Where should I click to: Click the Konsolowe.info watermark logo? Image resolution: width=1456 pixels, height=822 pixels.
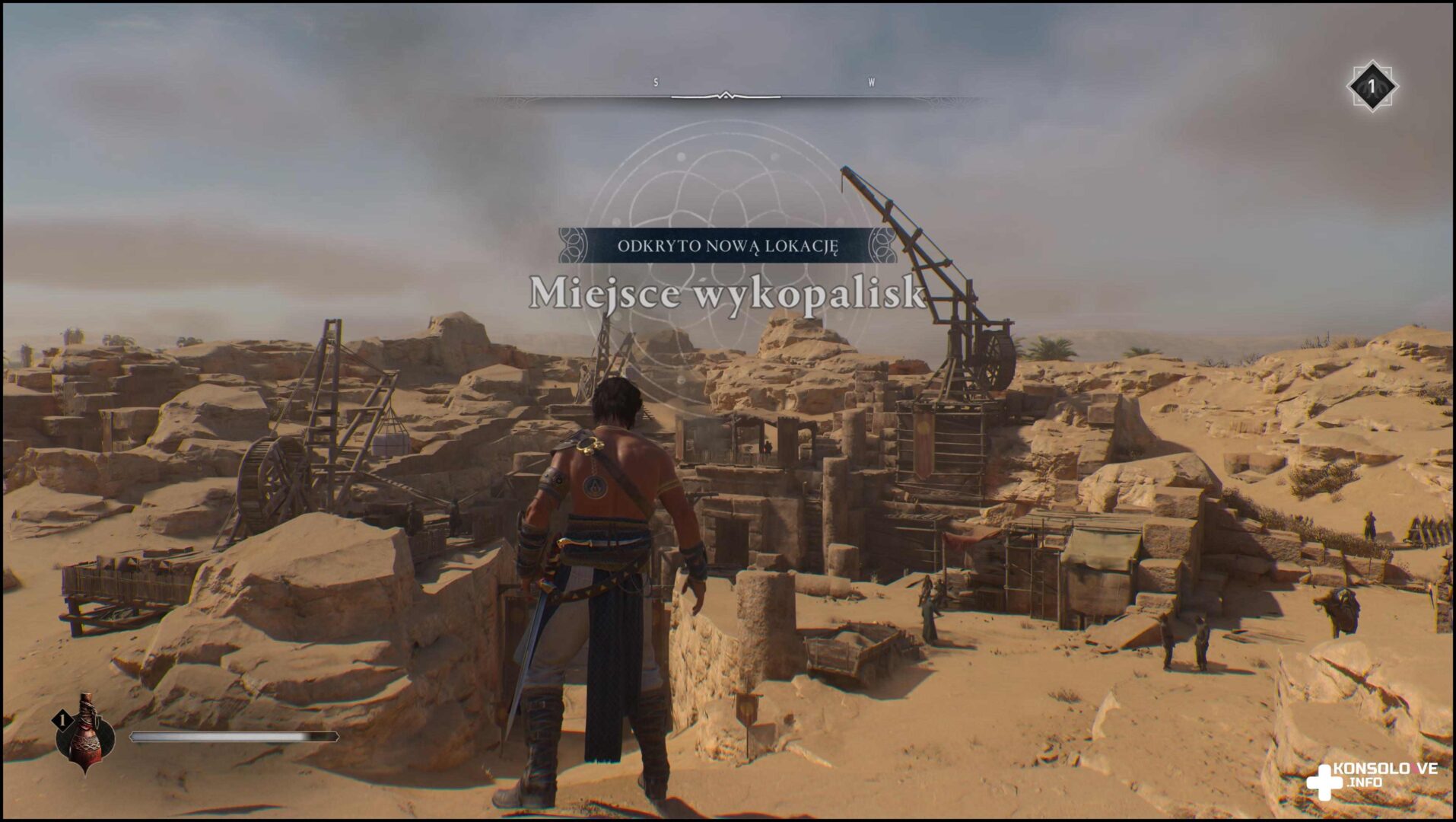click(1369, 780)
